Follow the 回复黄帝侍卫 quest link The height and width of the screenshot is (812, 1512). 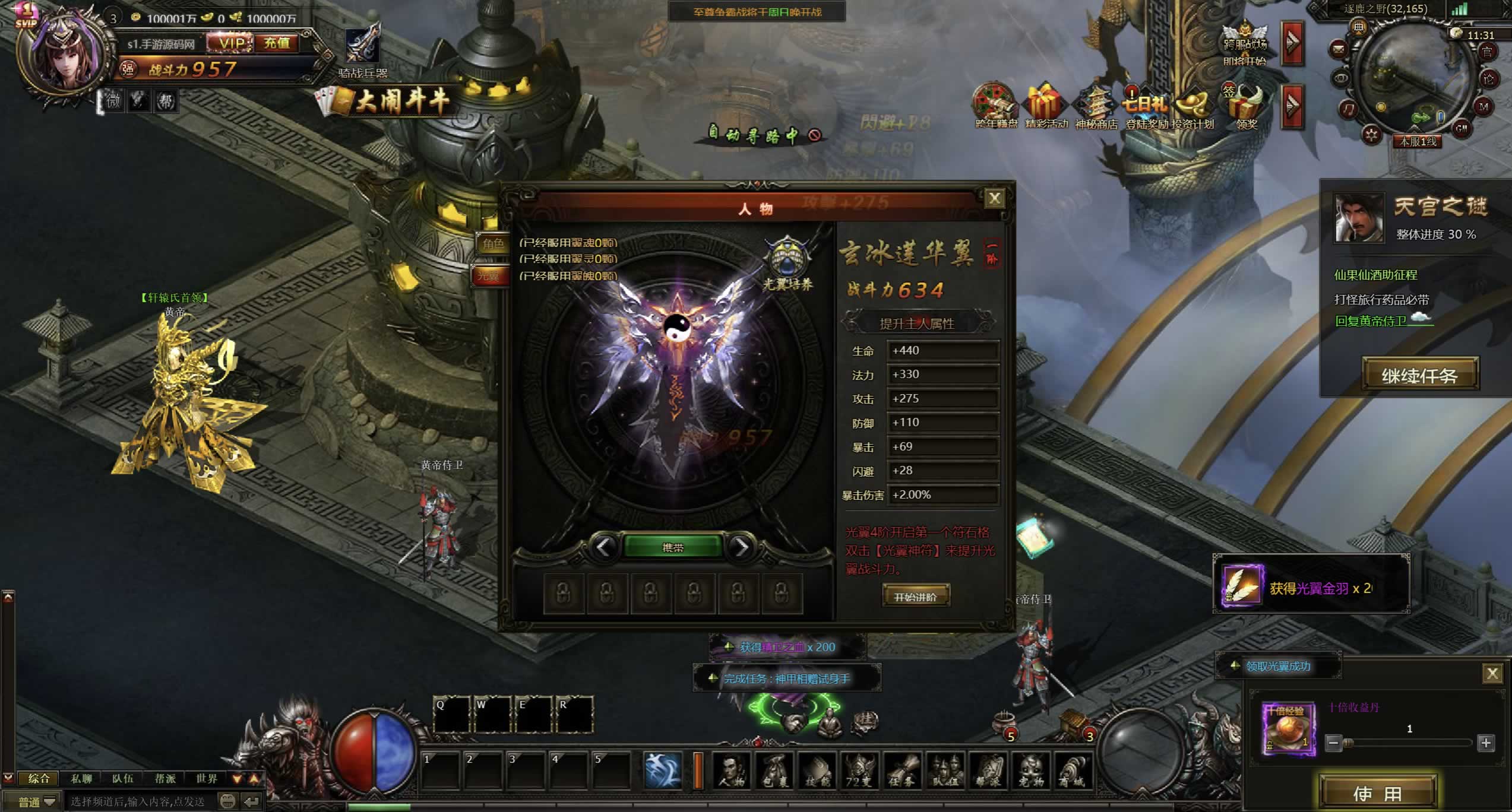(1371, 321)
